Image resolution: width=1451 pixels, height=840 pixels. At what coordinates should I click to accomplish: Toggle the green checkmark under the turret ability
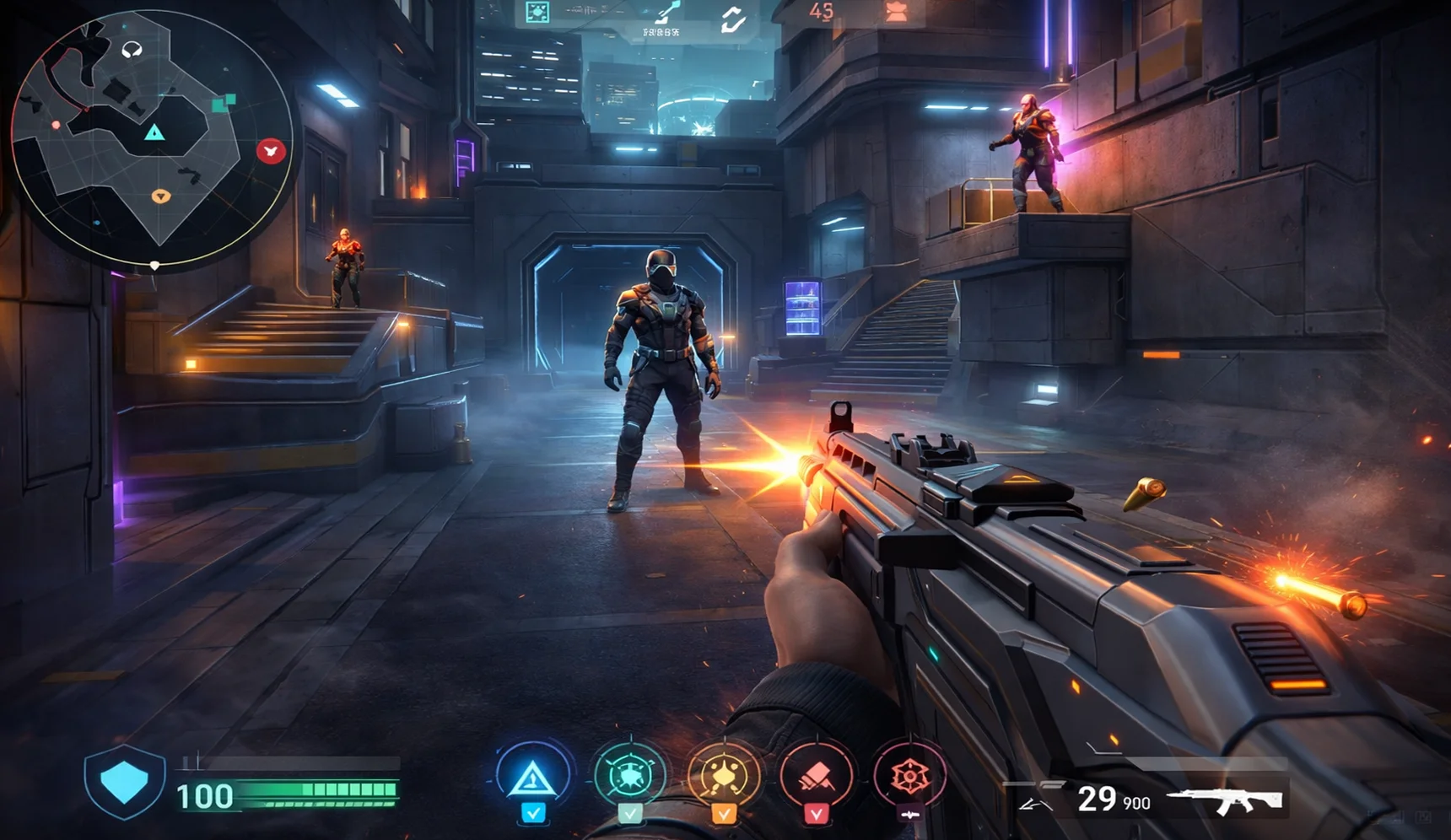tap(630, 813)
